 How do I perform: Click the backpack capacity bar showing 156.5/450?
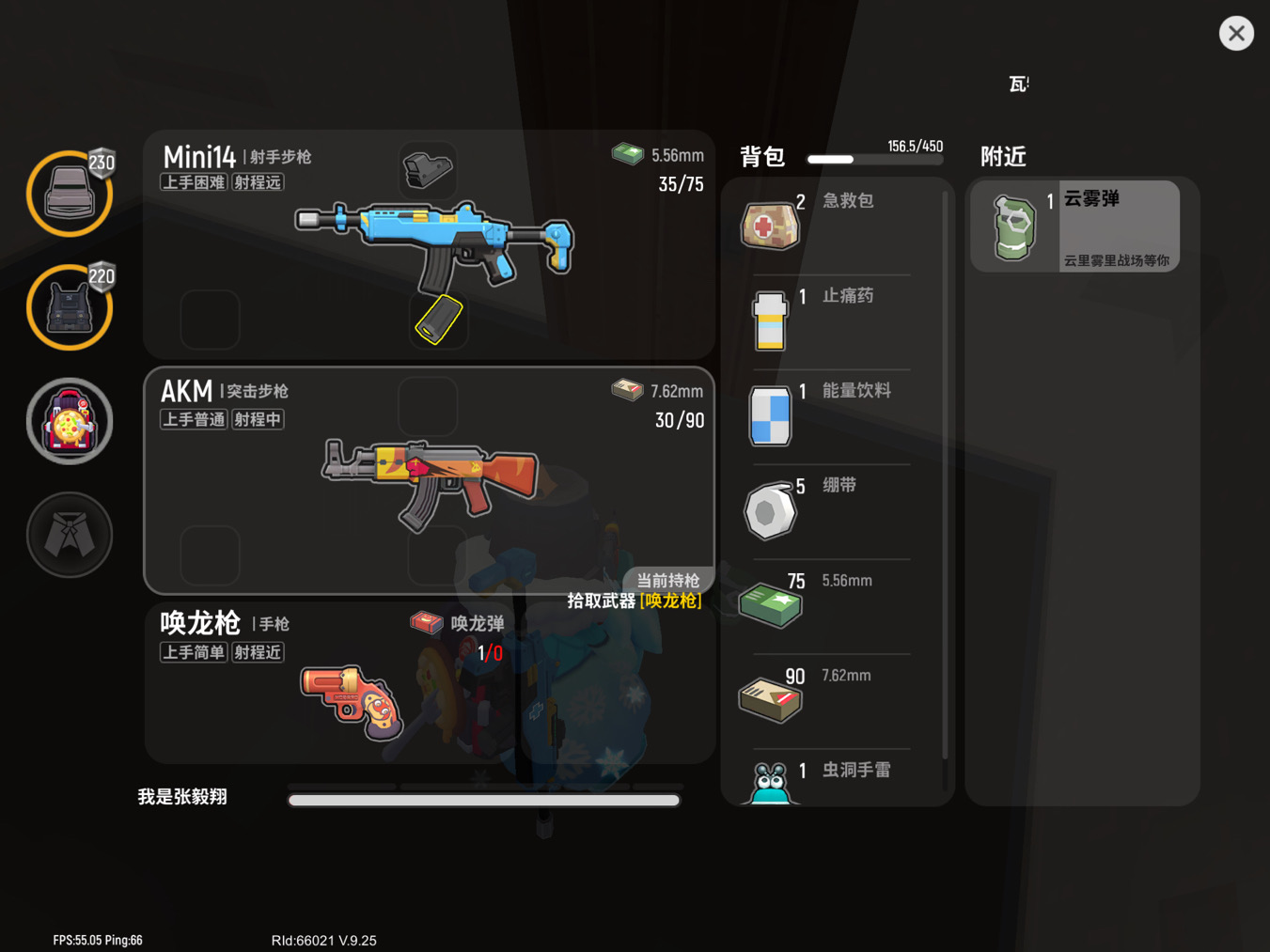point(874,159)
